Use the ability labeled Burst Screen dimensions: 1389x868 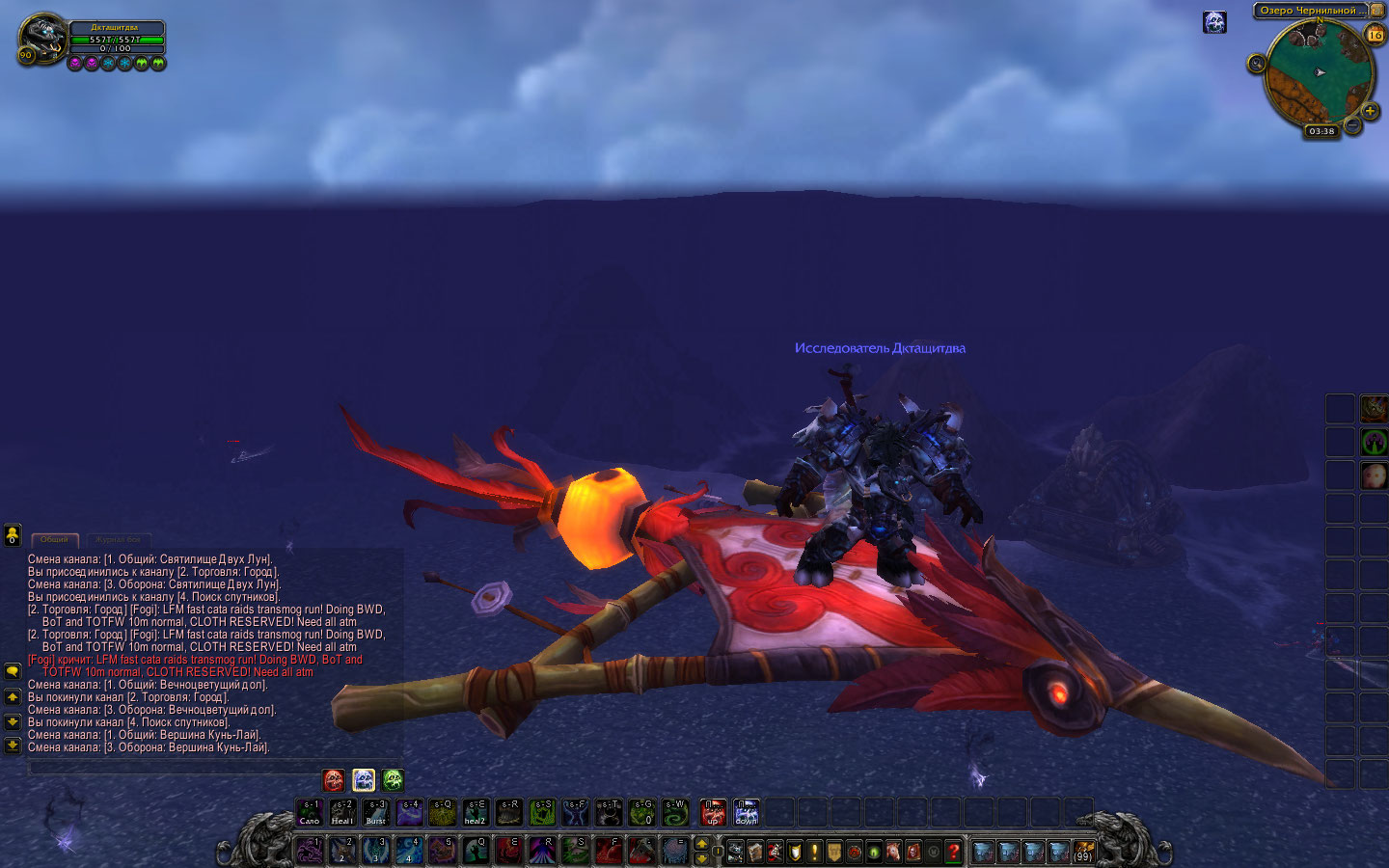[375, 812]
